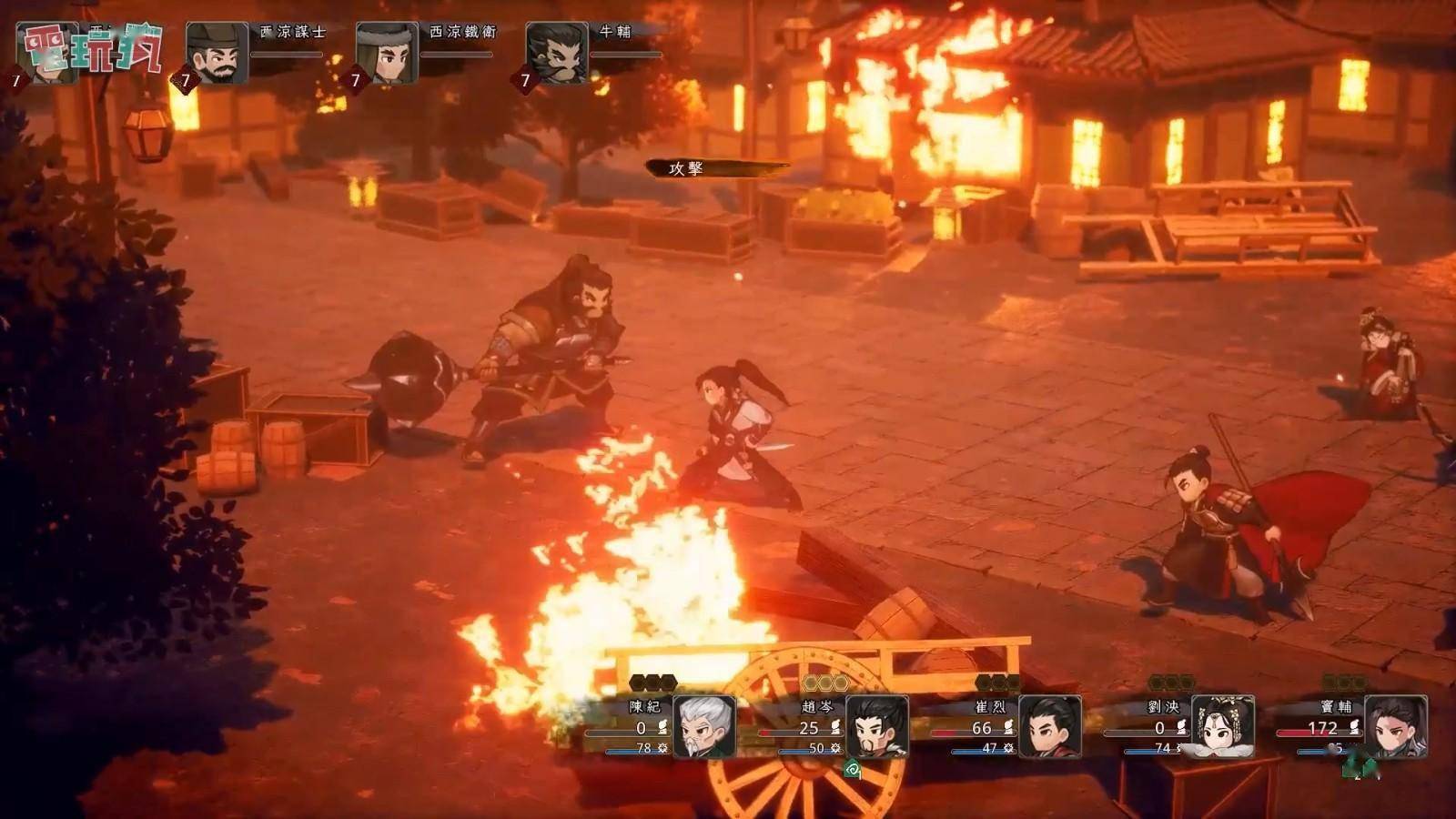The width and height of the screenshot is (1456, 819).
Task: Choose 趙岑's party portrait
Action: coord(876,726)
